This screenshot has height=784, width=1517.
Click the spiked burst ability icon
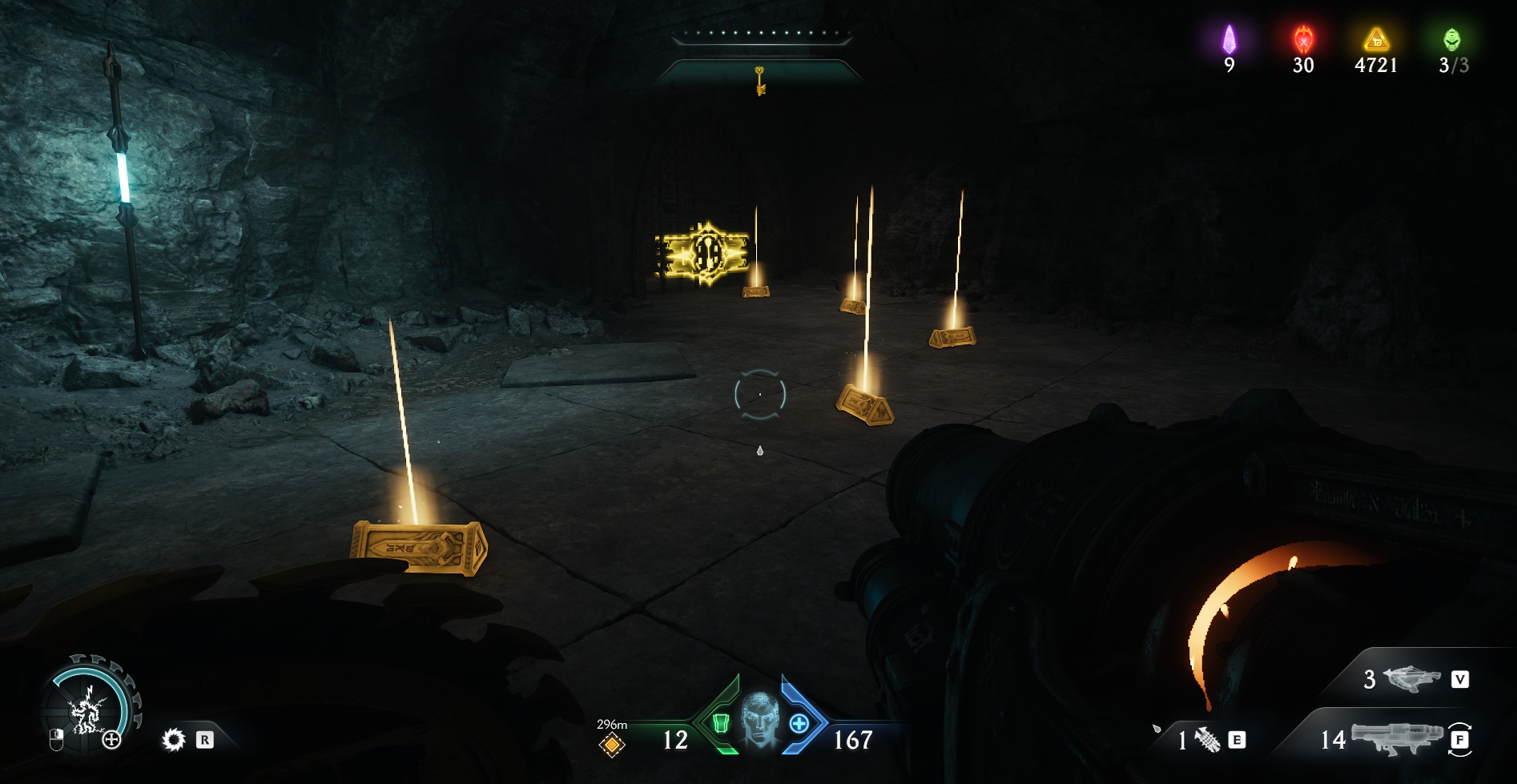(x=173, y=740)
